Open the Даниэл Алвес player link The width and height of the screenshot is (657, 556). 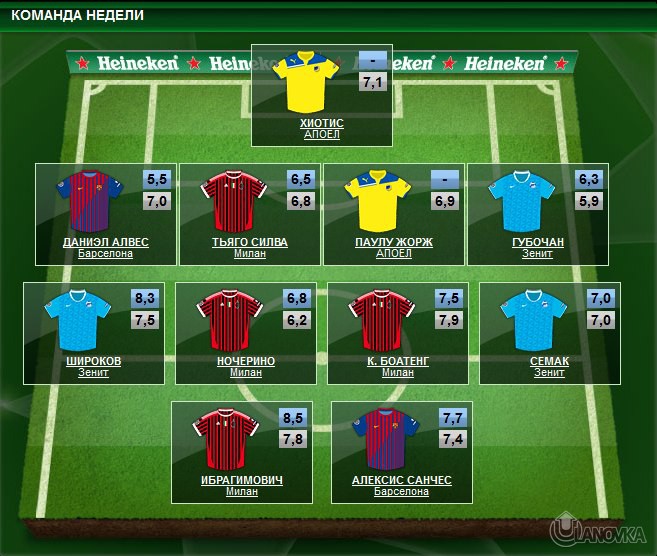coord(105,242)
